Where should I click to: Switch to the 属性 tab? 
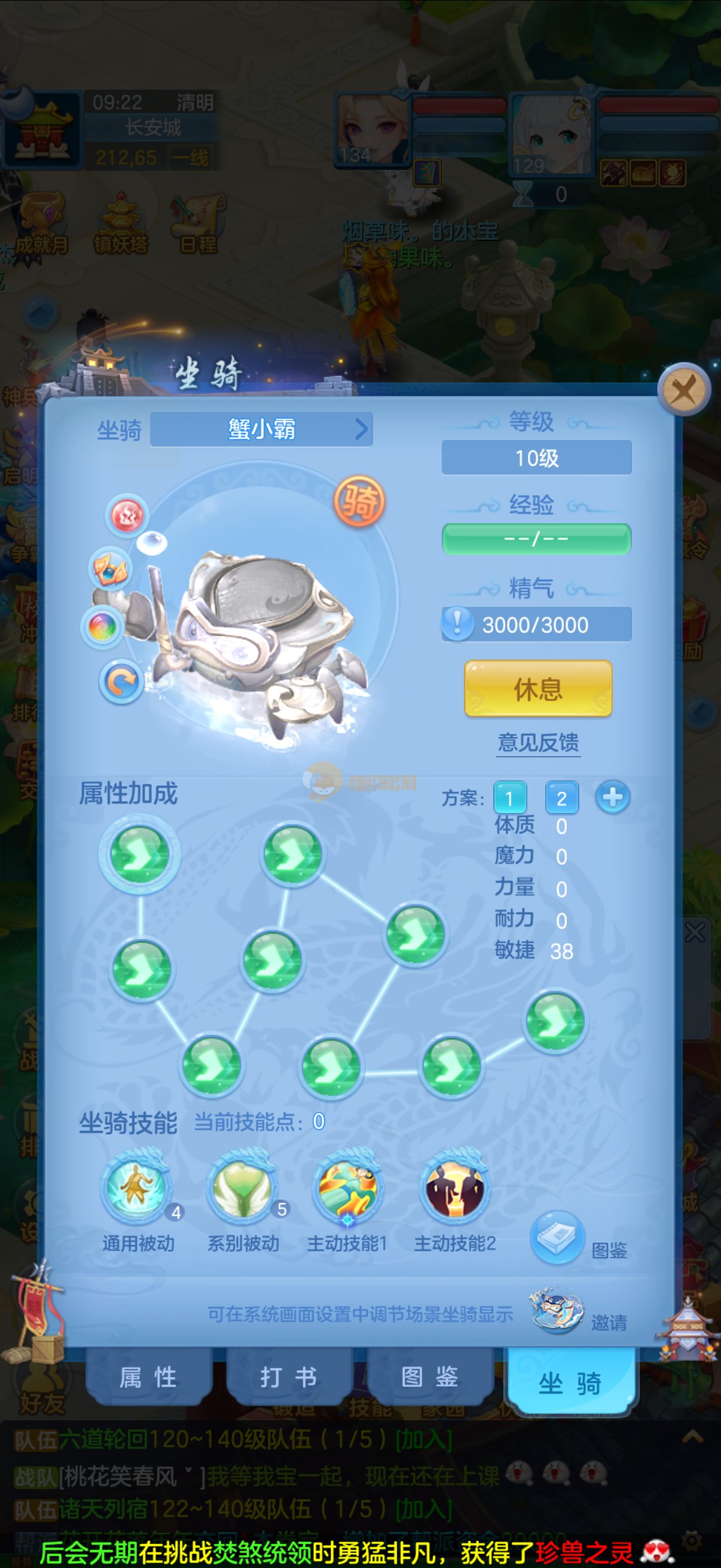click(x=148, y=1377)
